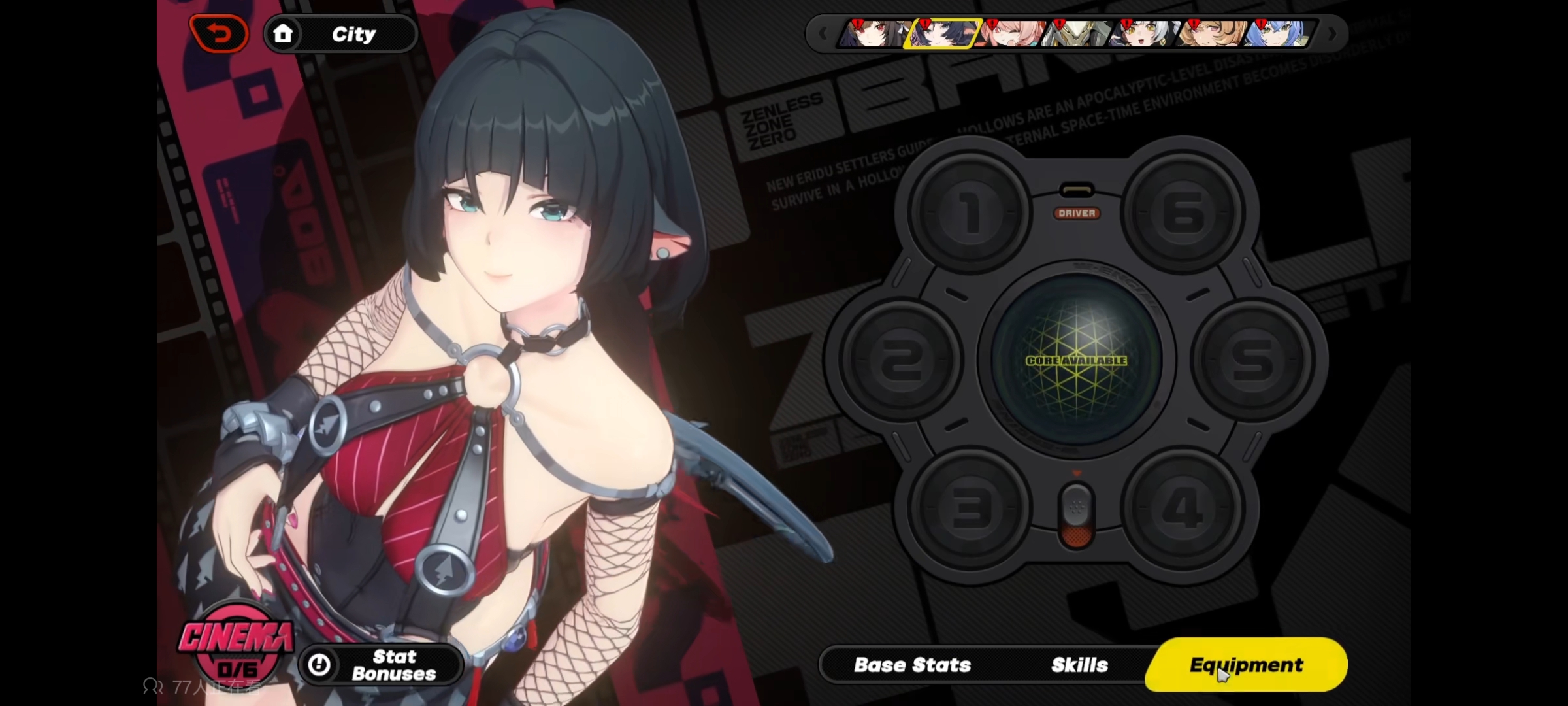Select the Equipment tab
The image size is (1568, 706).
click(1246, 665)
